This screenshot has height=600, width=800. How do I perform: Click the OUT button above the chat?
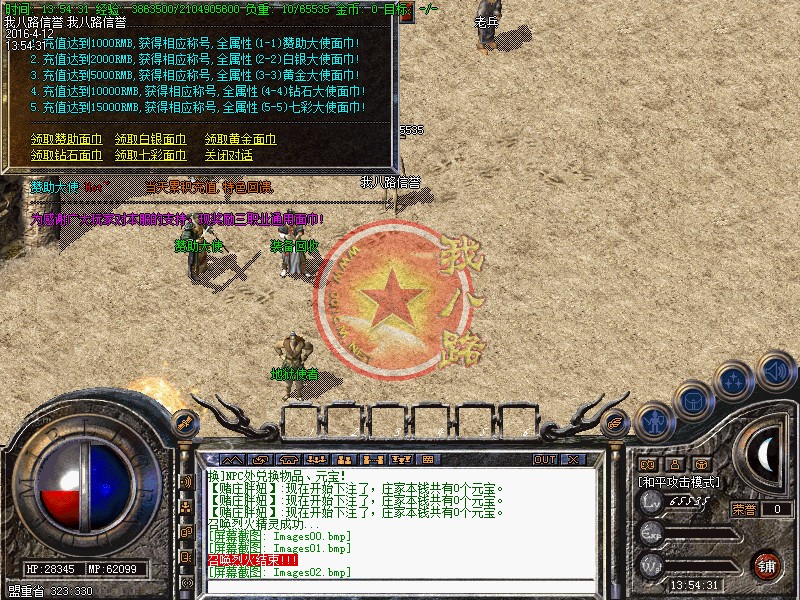544,460
